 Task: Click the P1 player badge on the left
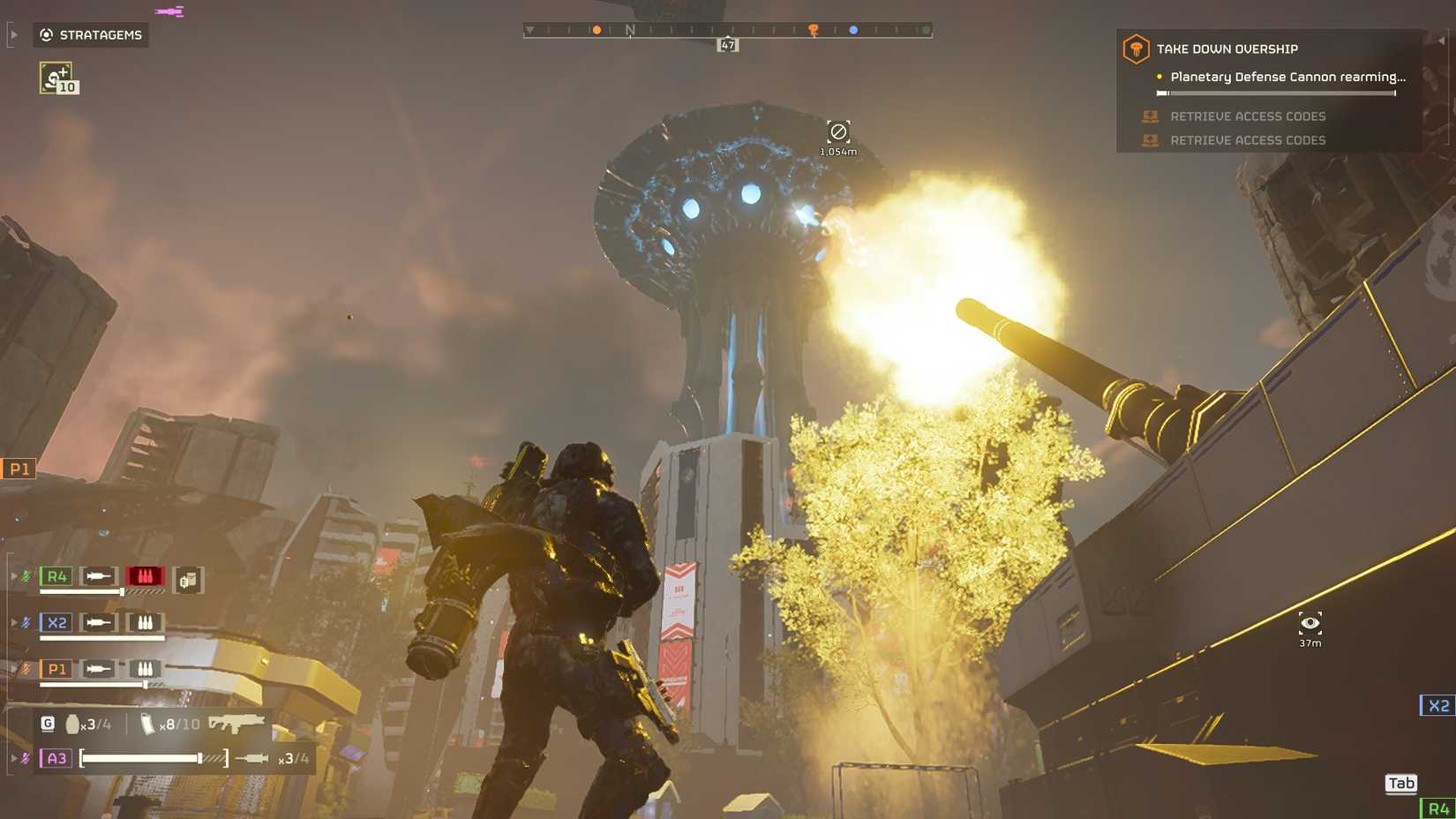pos(17,469)
